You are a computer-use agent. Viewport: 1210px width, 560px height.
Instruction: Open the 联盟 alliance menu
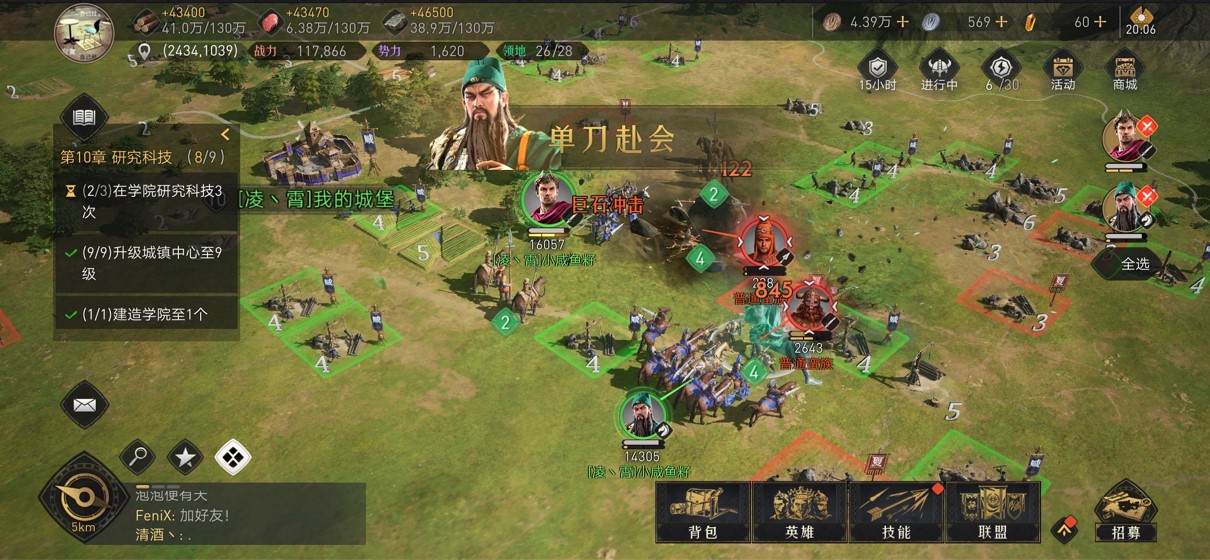[x=992, y=514]
